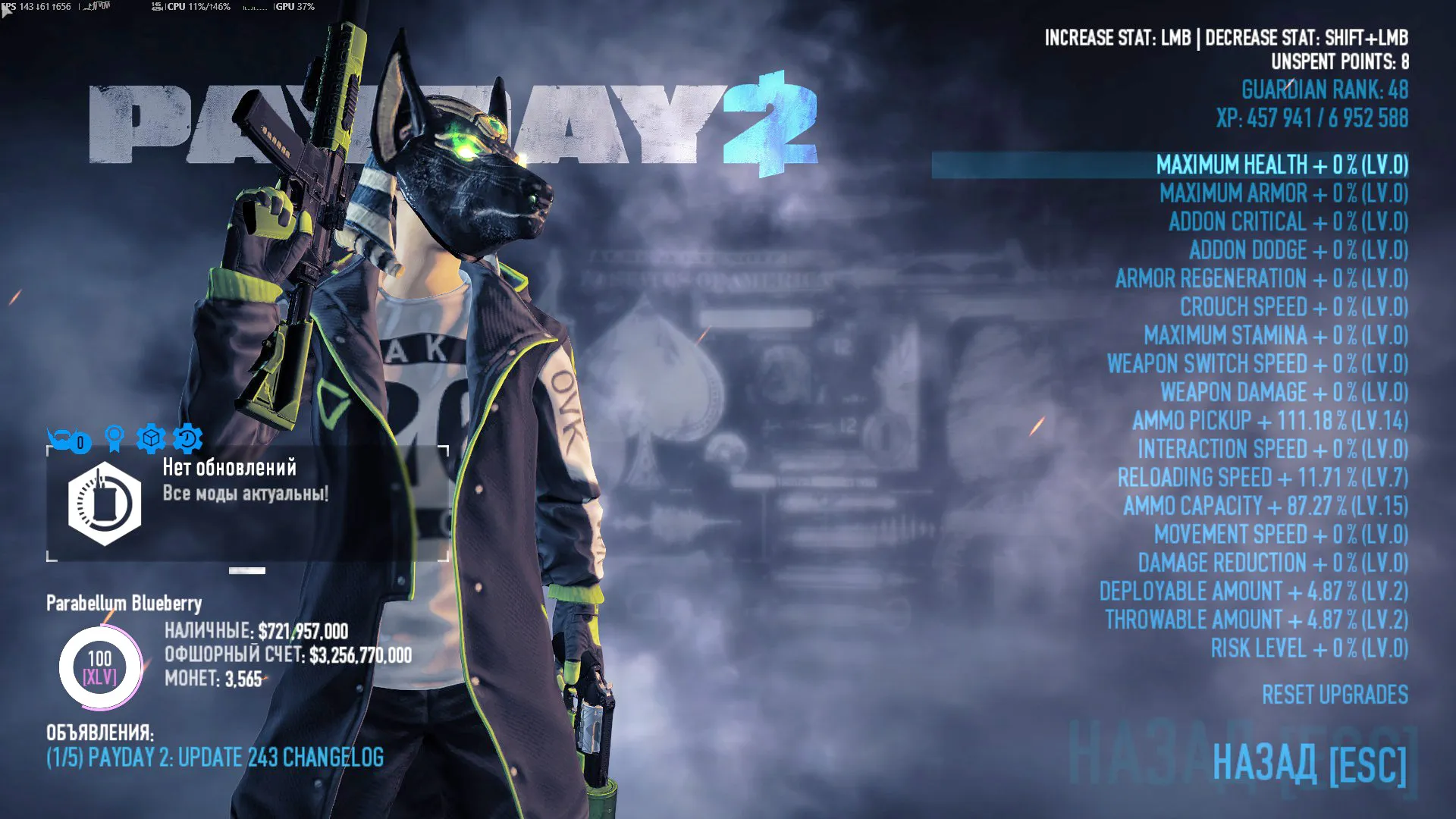Upgrade the Ammo Capacity stat

pos(1265,507)
